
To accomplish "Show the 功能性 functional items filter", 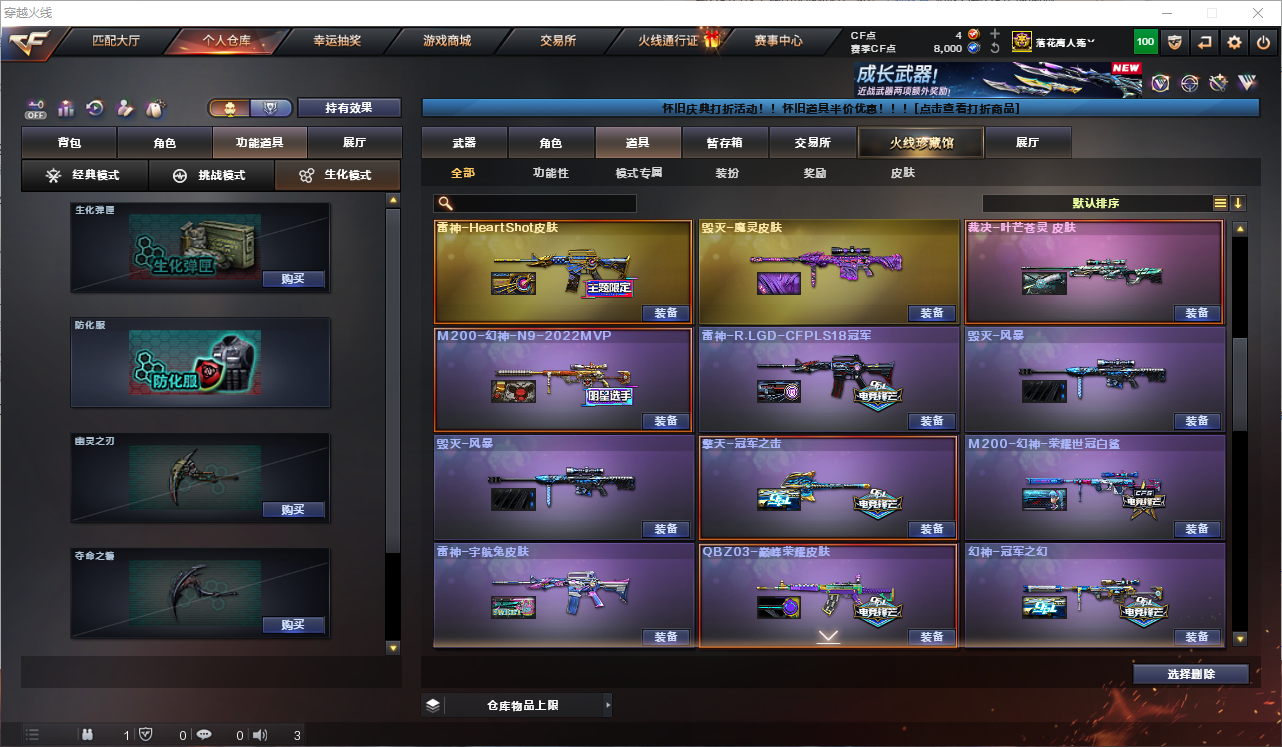I will click(550, 173).
